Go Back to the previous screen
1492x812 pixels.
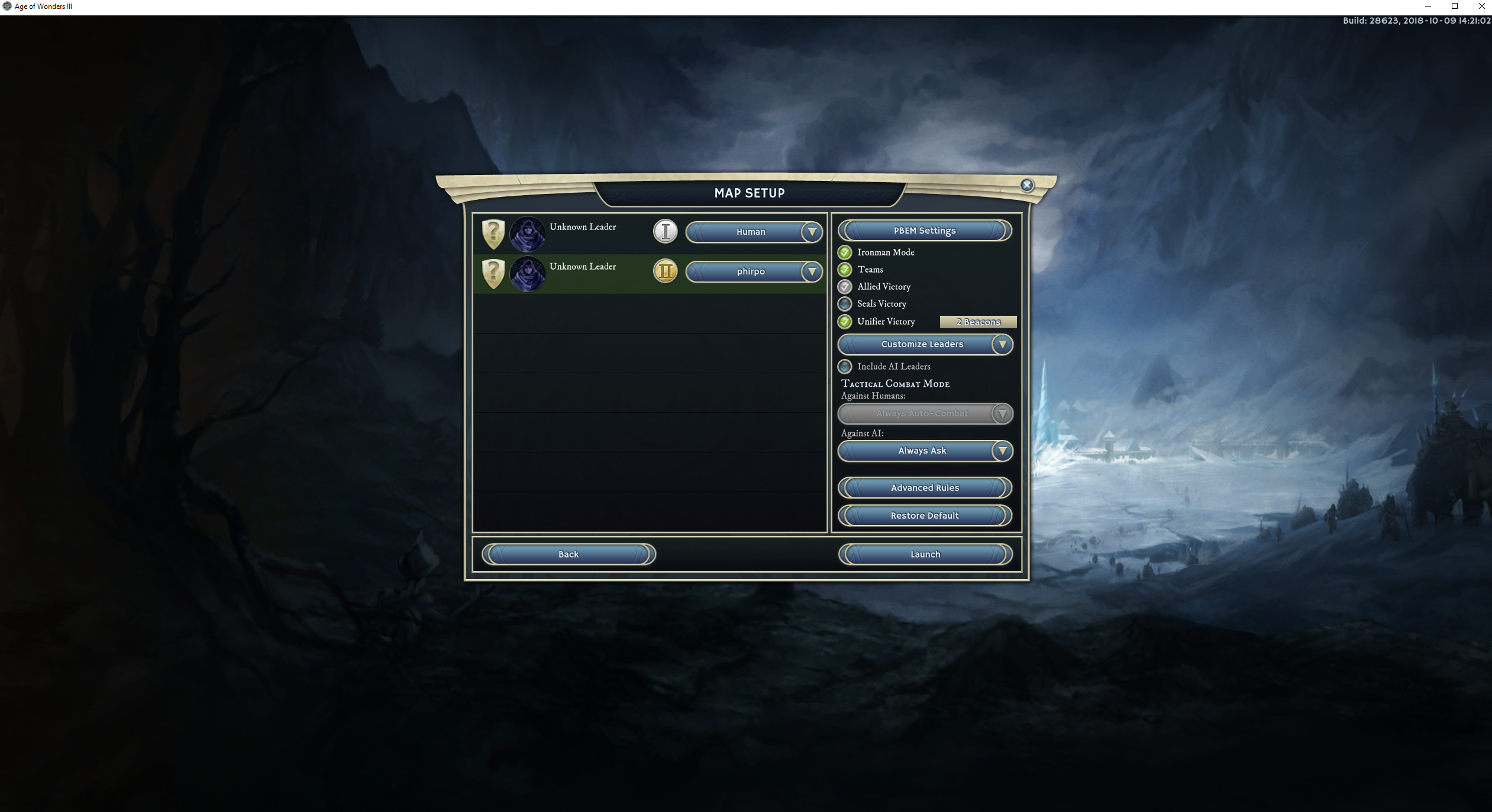click(568, 554)
